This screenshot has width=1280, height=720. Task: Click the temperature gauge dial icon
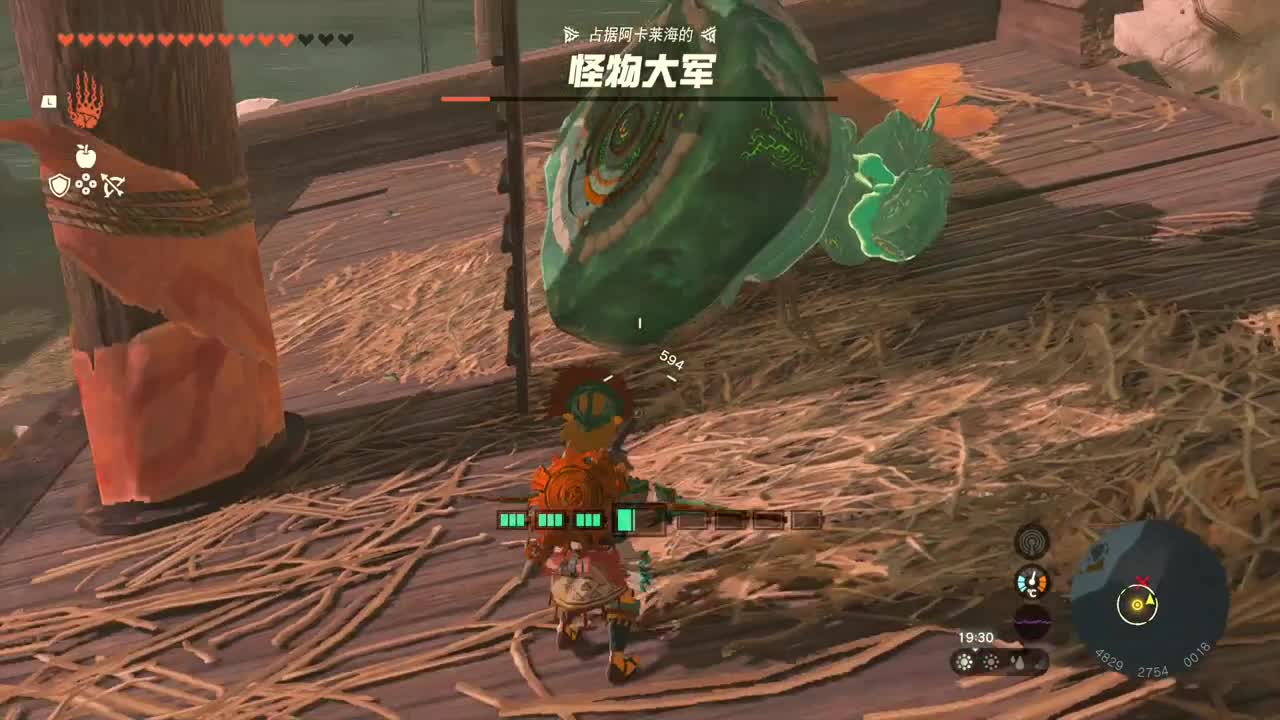coord(1032,582)
